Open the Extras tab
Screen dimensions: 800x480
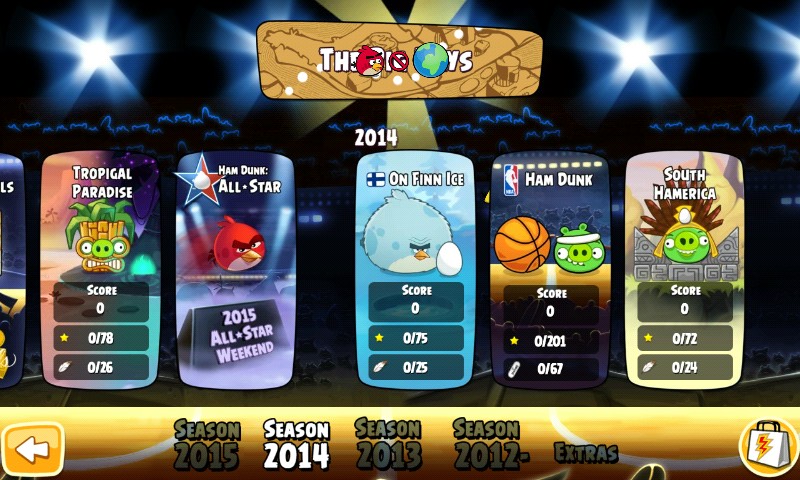tap(586, 453)
